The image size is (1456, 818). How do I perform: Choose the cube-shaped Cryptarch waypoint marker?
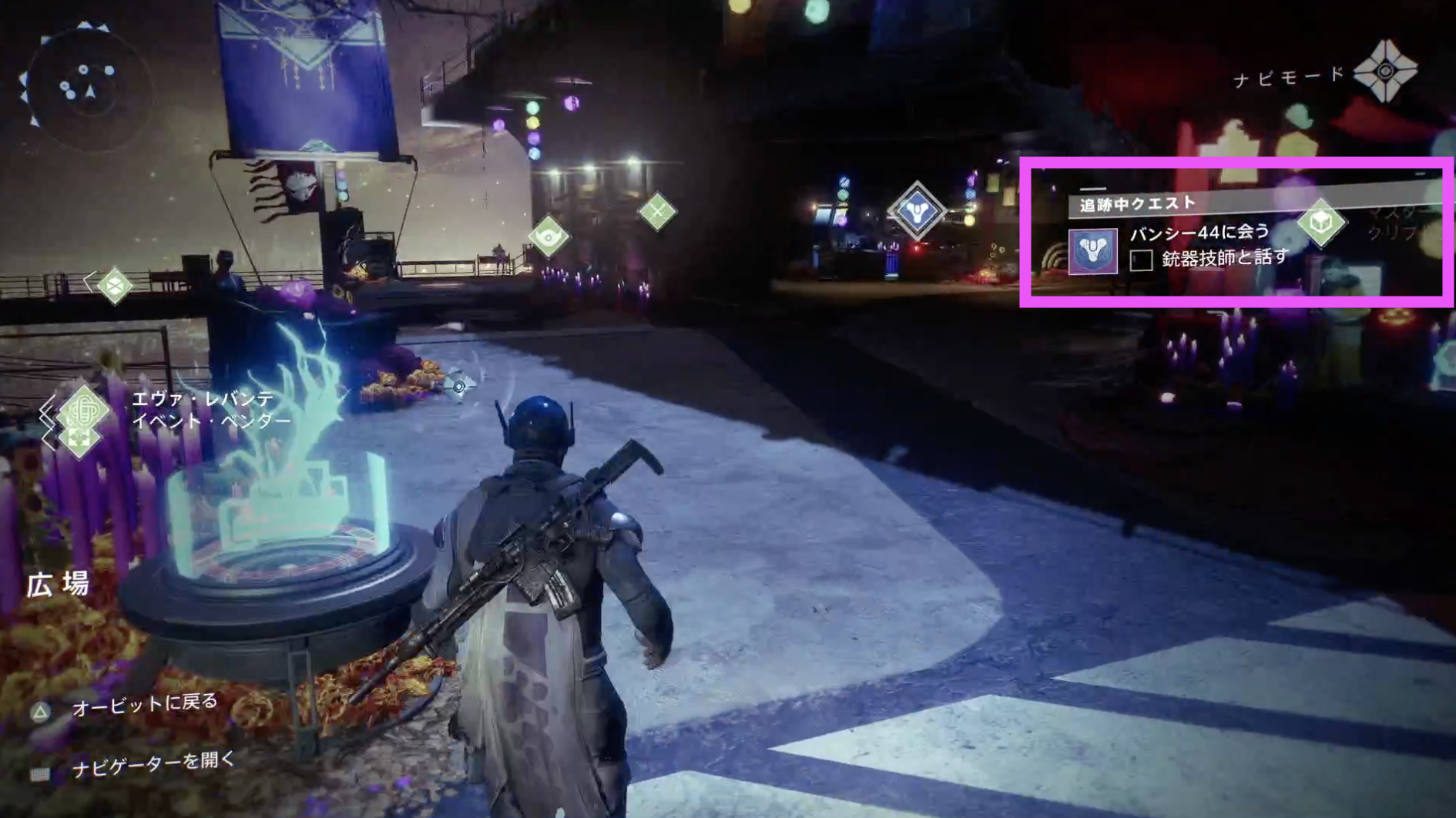click(1321, 223)
